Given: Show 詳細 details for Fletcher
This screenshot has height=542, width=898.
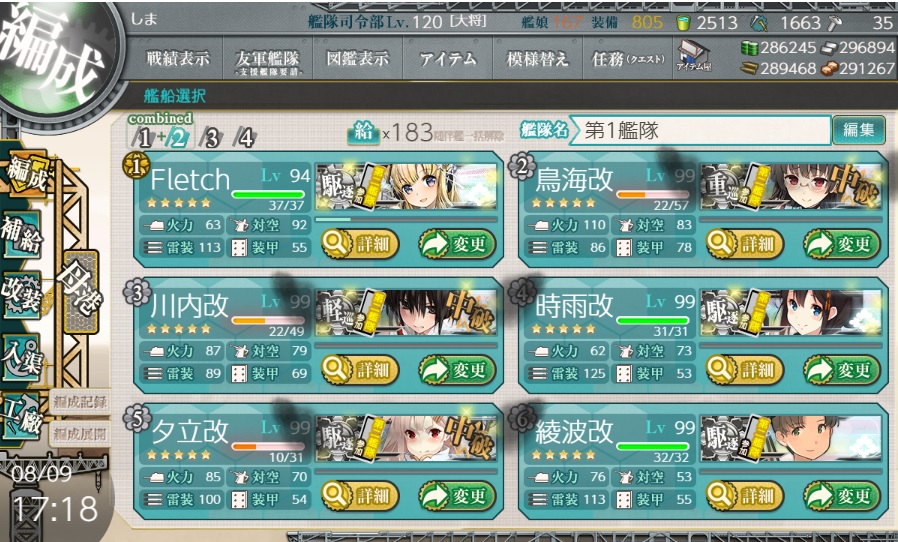Looking at the screenshot, I should [x=358, y=243].
